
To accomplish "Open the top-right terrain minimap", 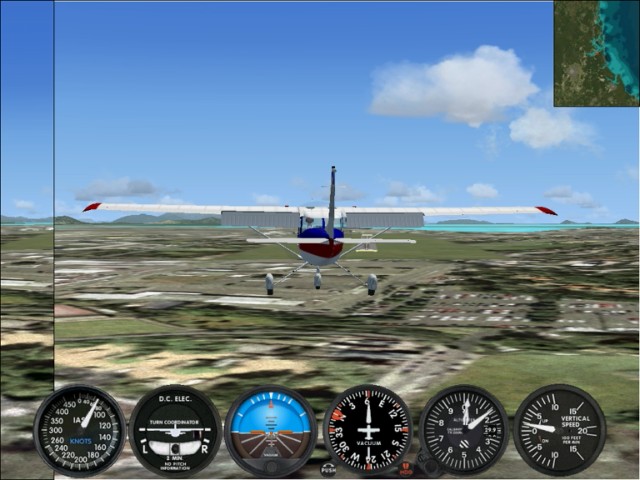I will (596, 53).
